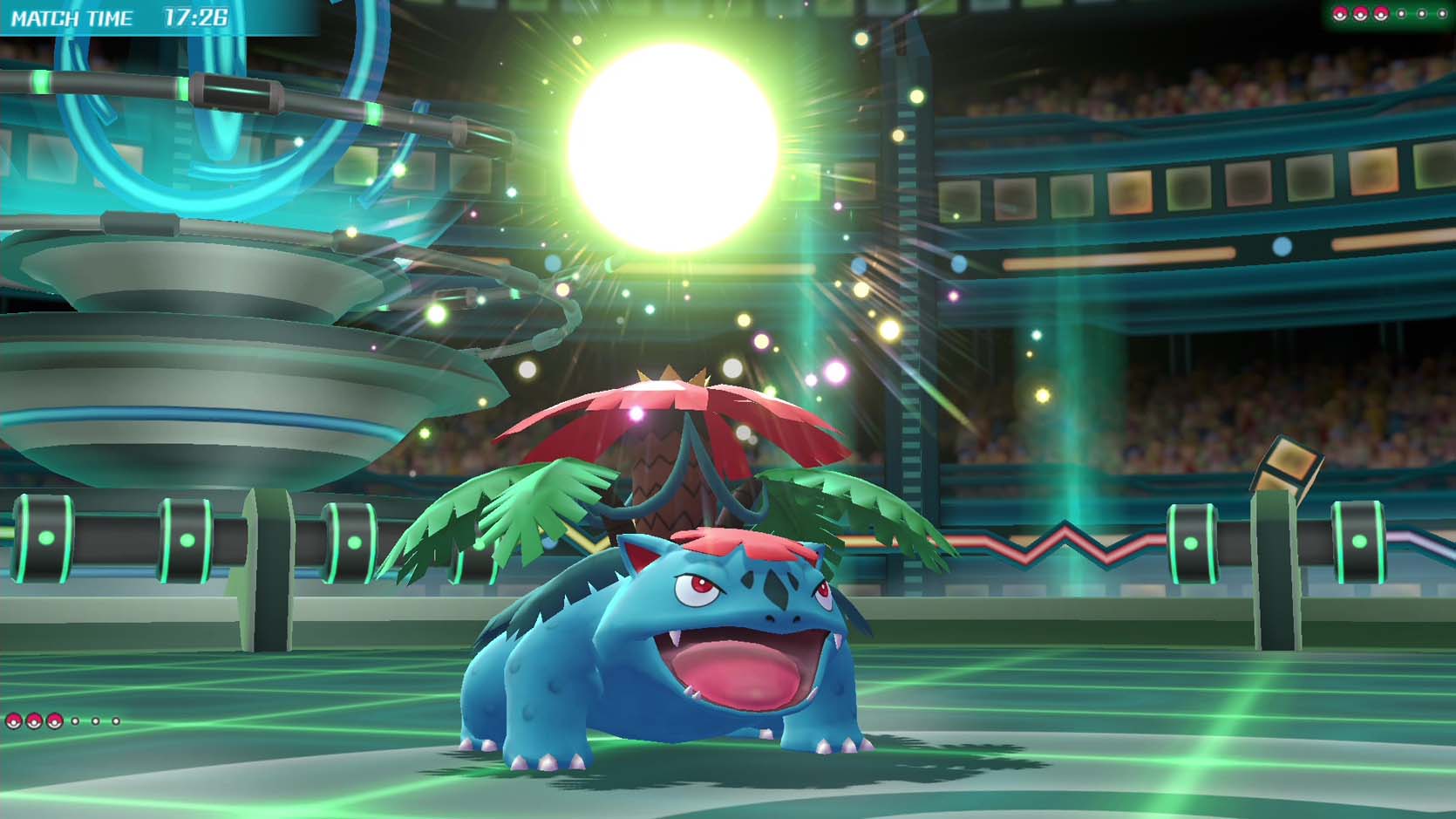Select the second Poké Ball icon bottom left
Viewport: 1456px width, 819px height.
[34, 721]
